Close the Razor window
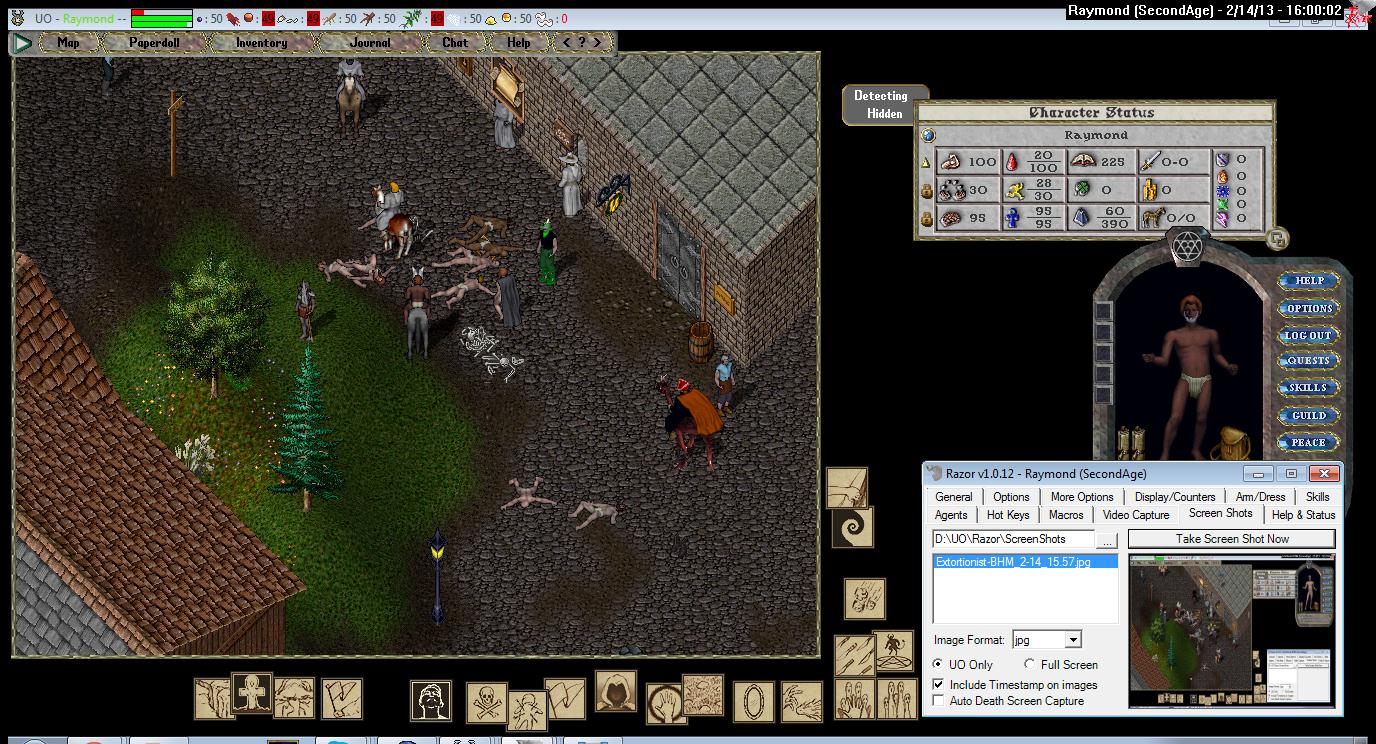 [1325, 474]
